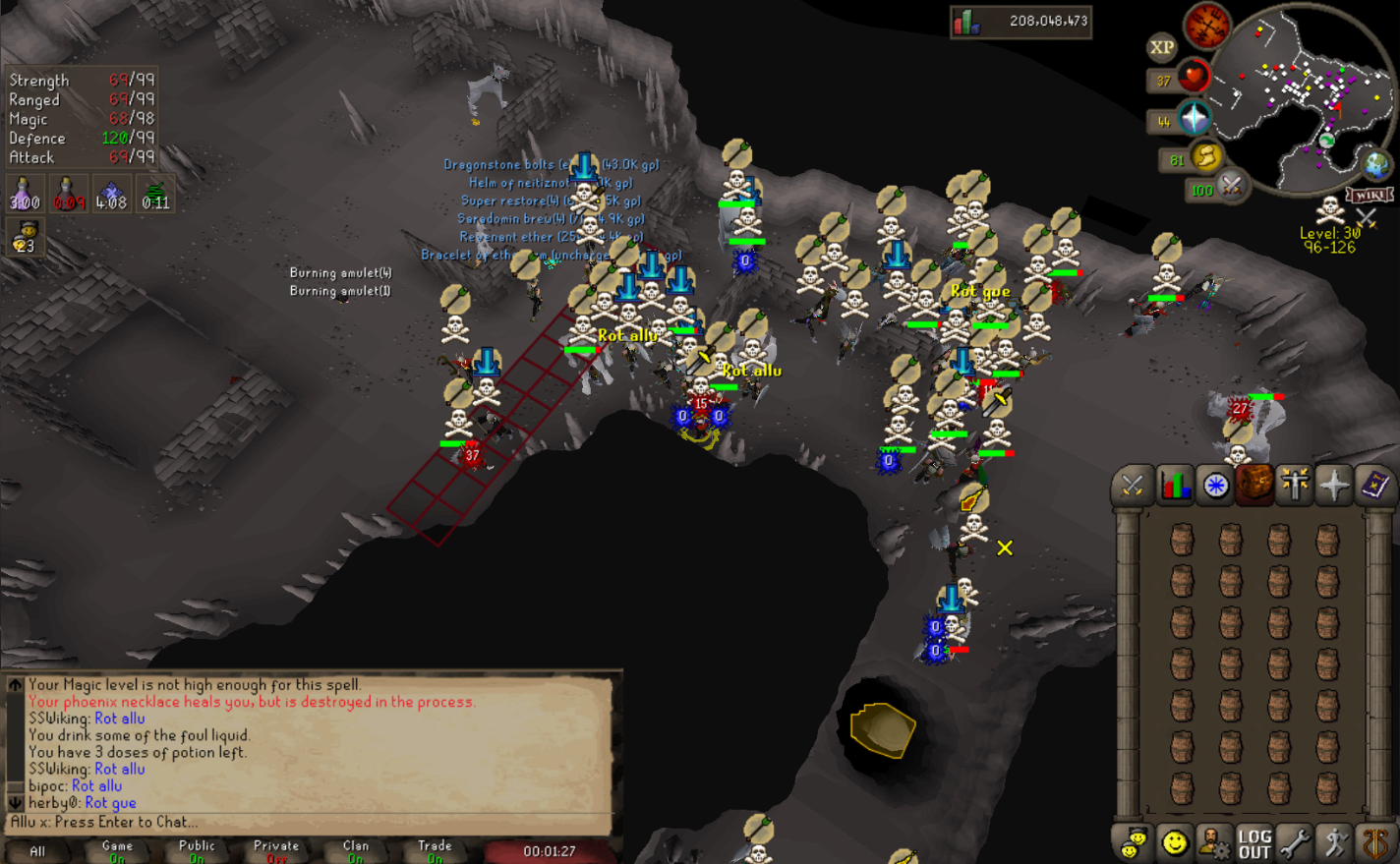Open the Prayer tab
1400x864 pixels.
point(1334,486)
